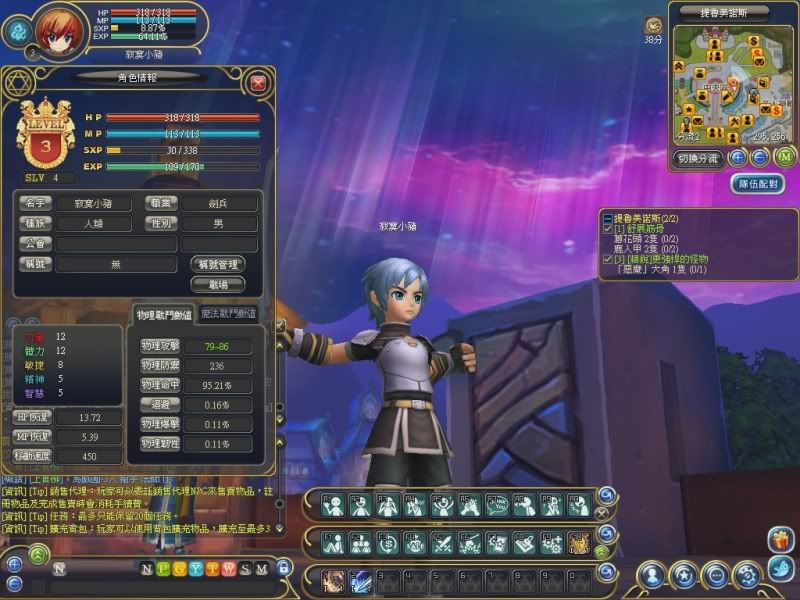Viewport: 800px width, 600px height.
Task: Click the 切換分流 switch channel button
Action: point(698,157)
